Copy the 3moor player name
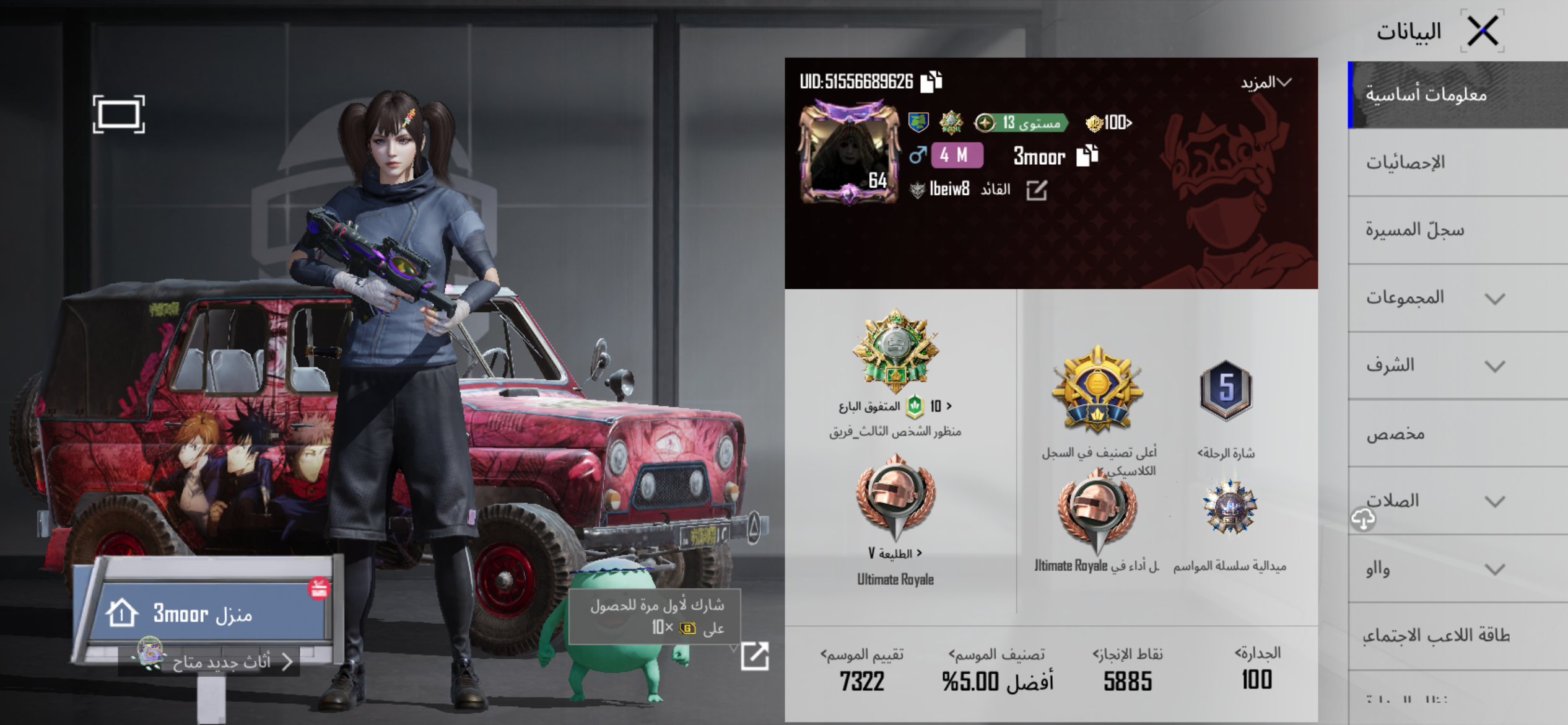 coord(1087,156)
